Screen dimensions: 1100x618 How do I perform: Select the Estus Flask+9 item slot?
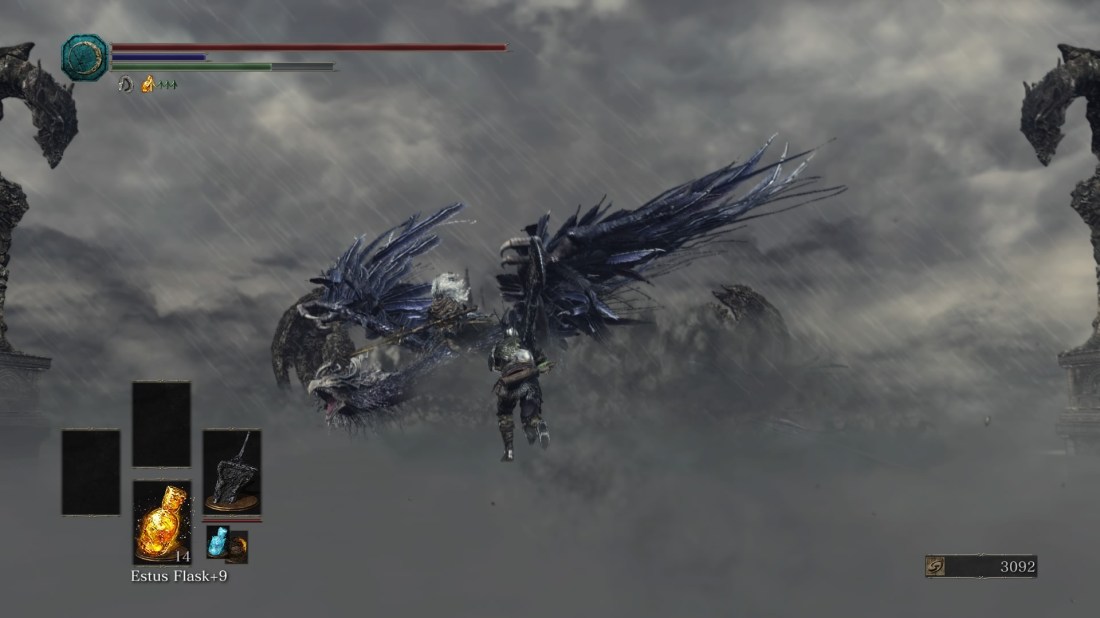coord(161,521)
